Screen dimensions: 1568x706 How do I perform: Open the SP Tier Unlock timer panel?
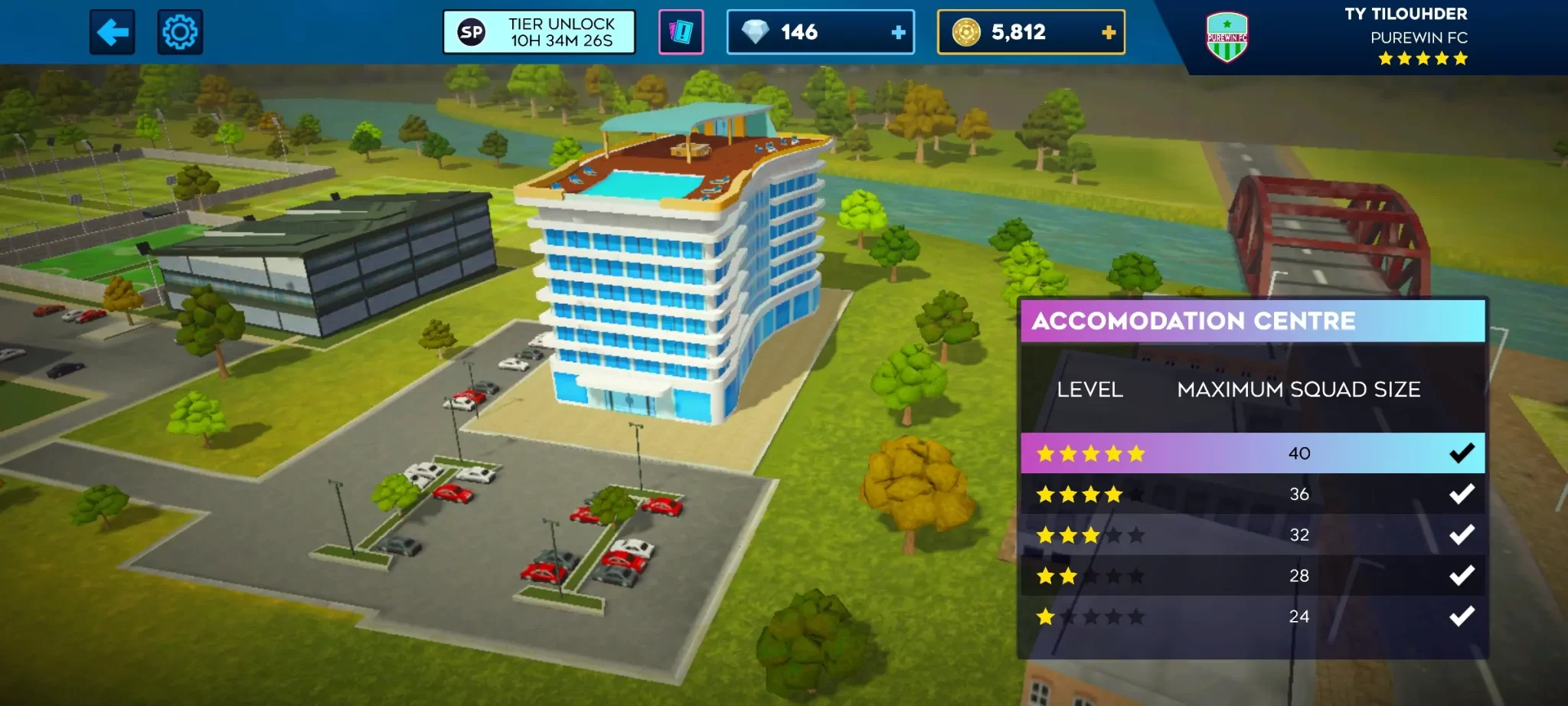[x=539, y=32]
